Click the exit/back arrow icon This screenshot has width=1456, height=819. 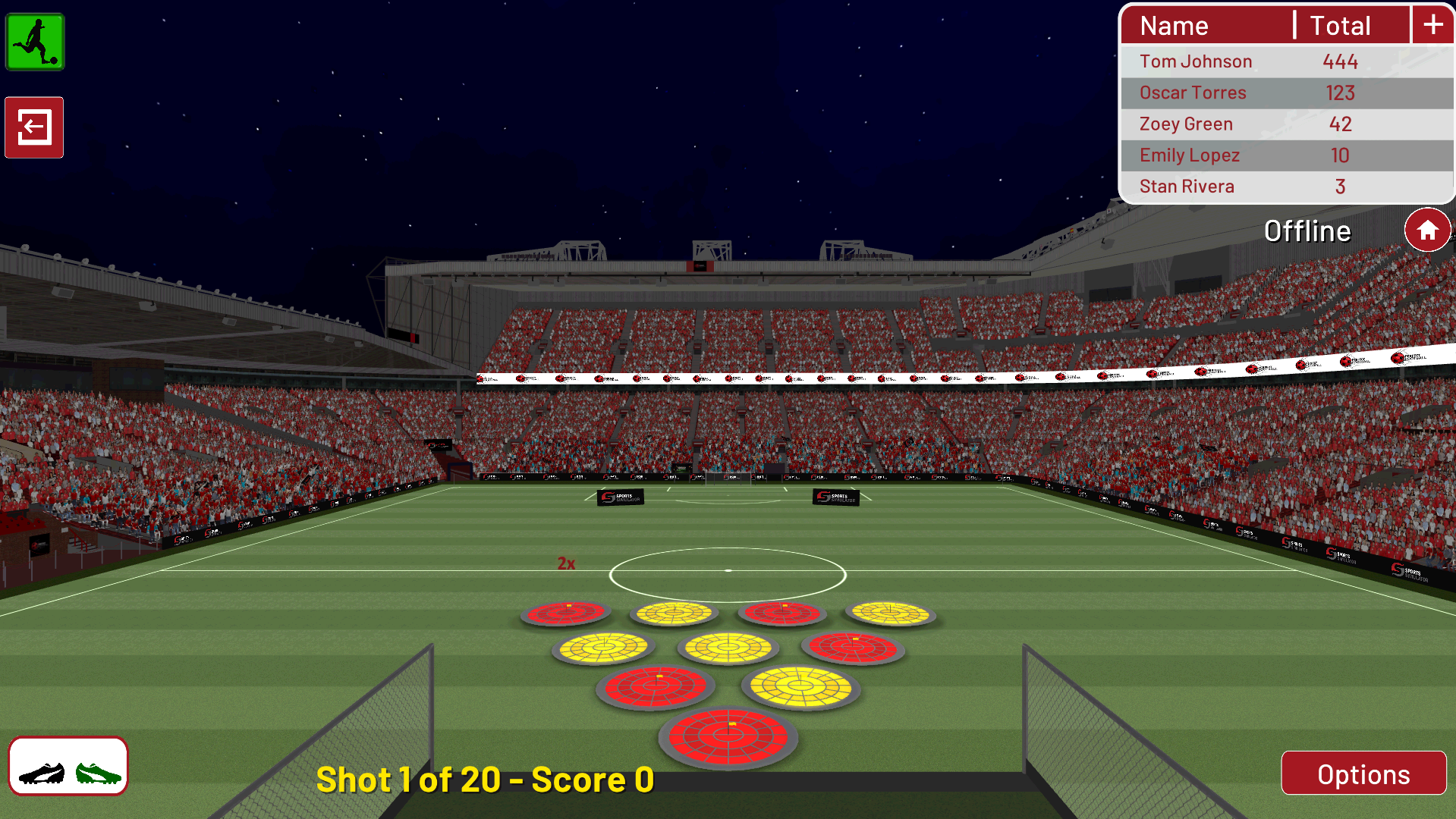(x=33, y=127)
